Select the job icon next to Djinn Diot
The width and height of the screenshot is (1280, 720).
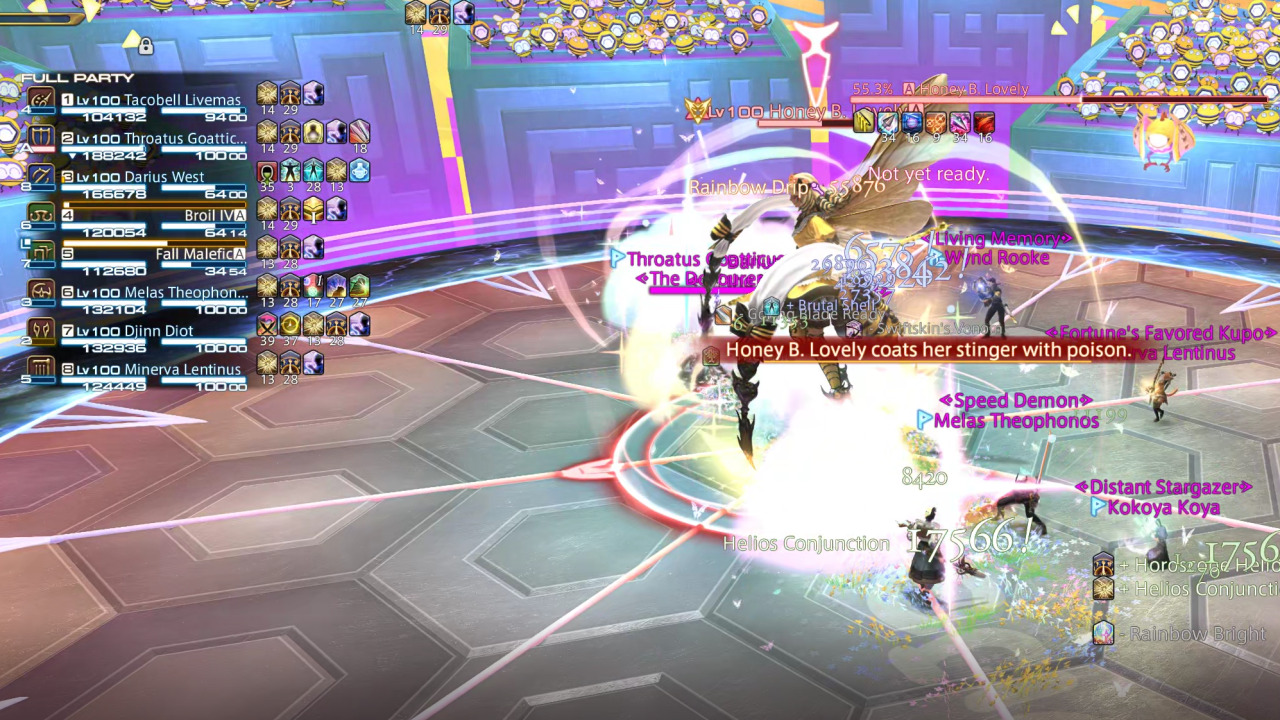[41, 330]
